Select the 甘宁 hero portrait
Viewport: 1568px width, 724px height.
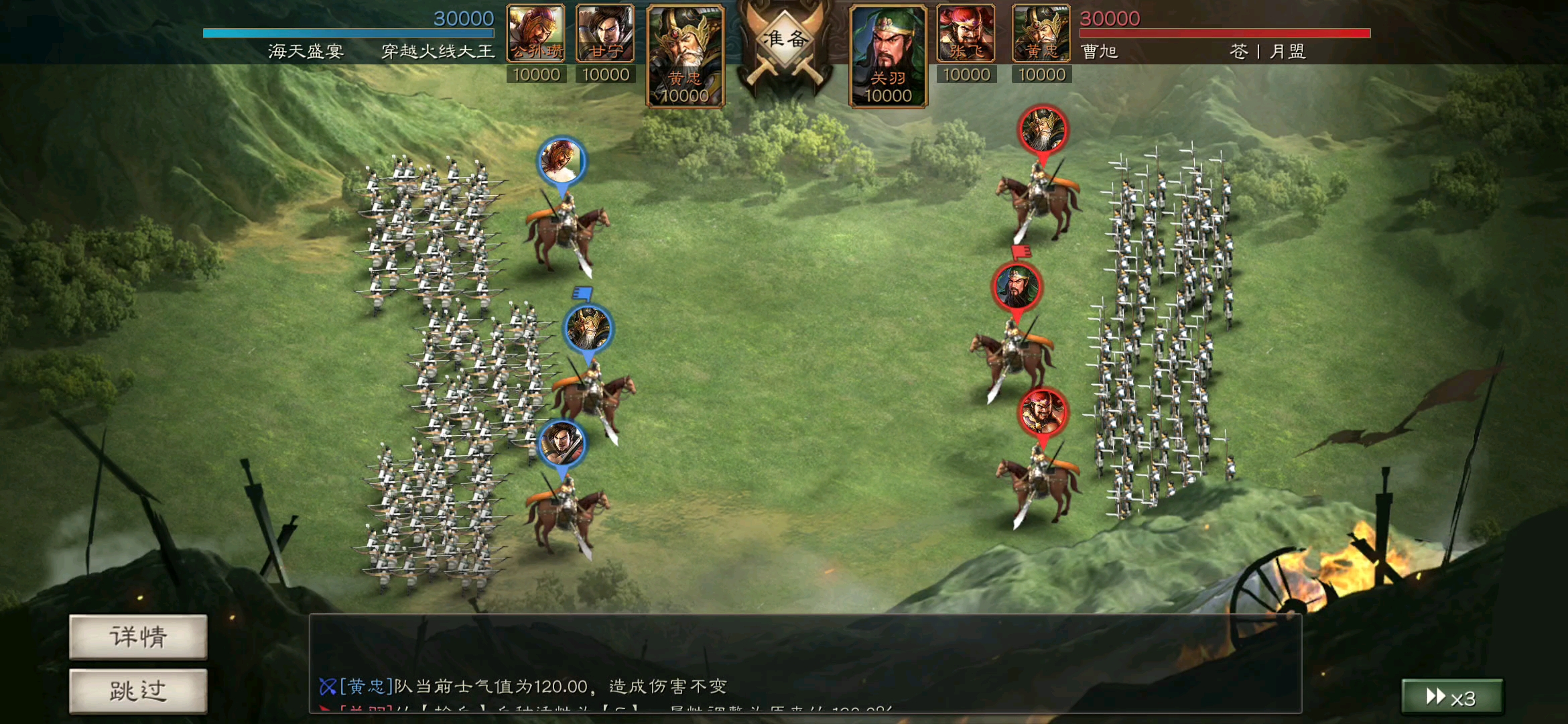tap(605, 32)
